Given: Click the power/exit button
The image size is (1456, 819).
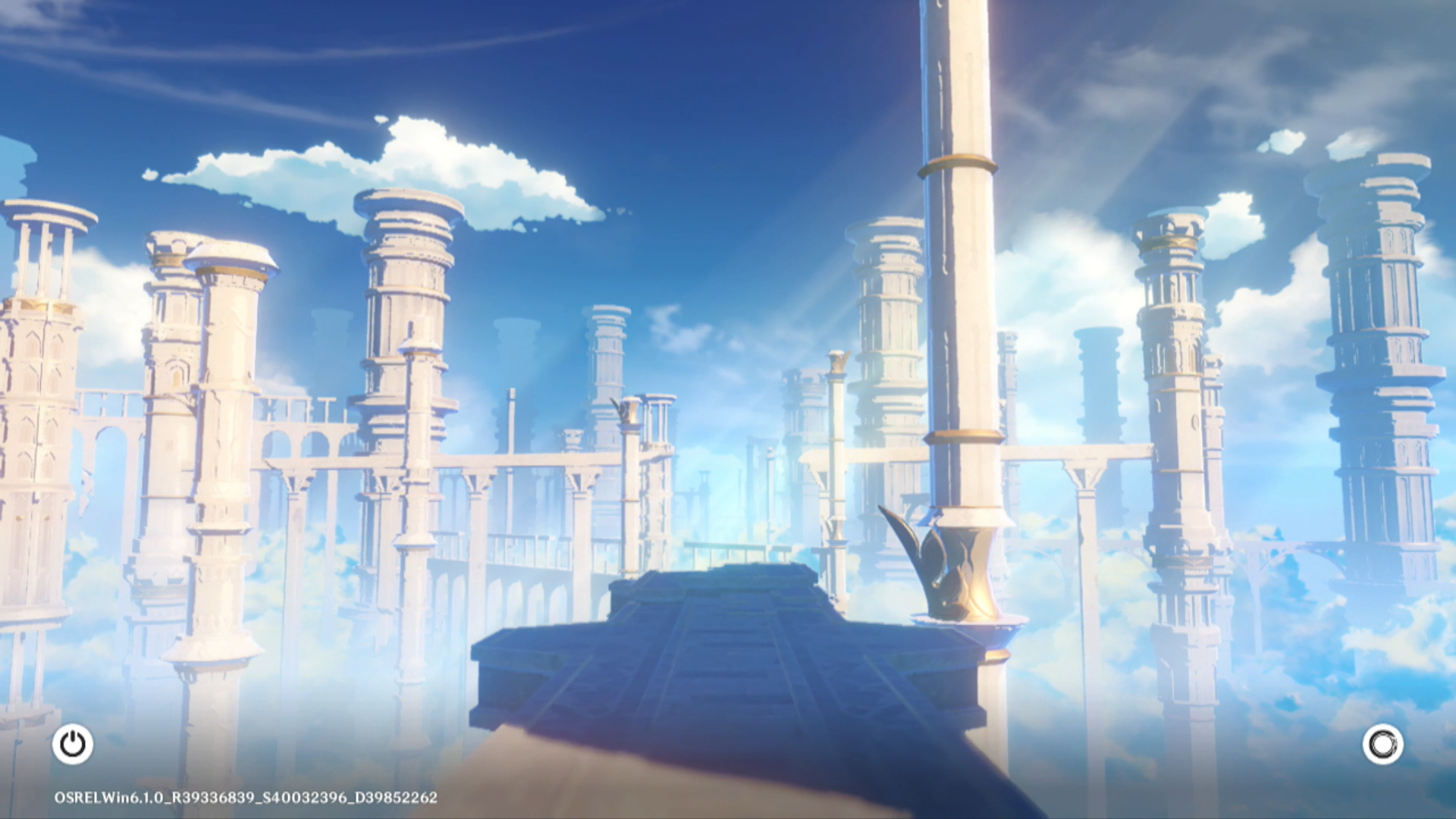Looking at the screenshot, I should click(73, 744).
